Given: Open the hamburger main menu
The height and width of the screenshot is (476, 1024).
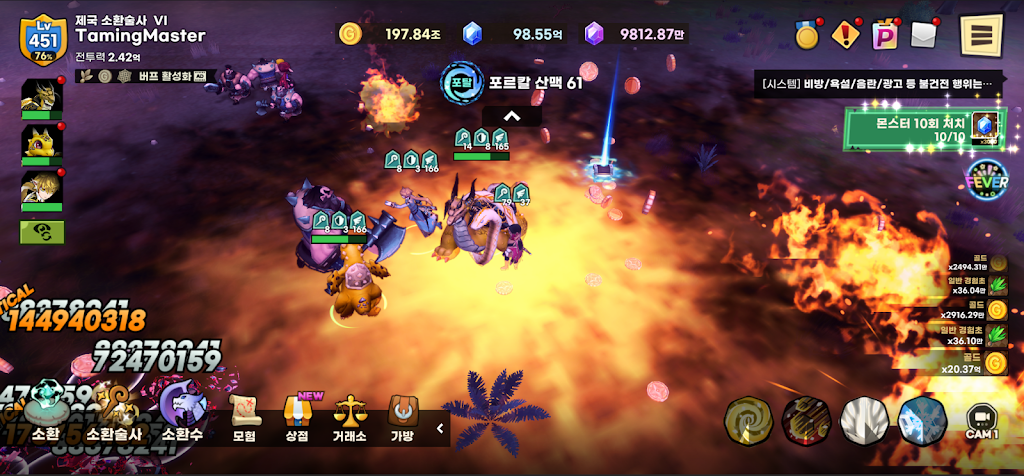Looking at the screenshot, I should 981,35.
